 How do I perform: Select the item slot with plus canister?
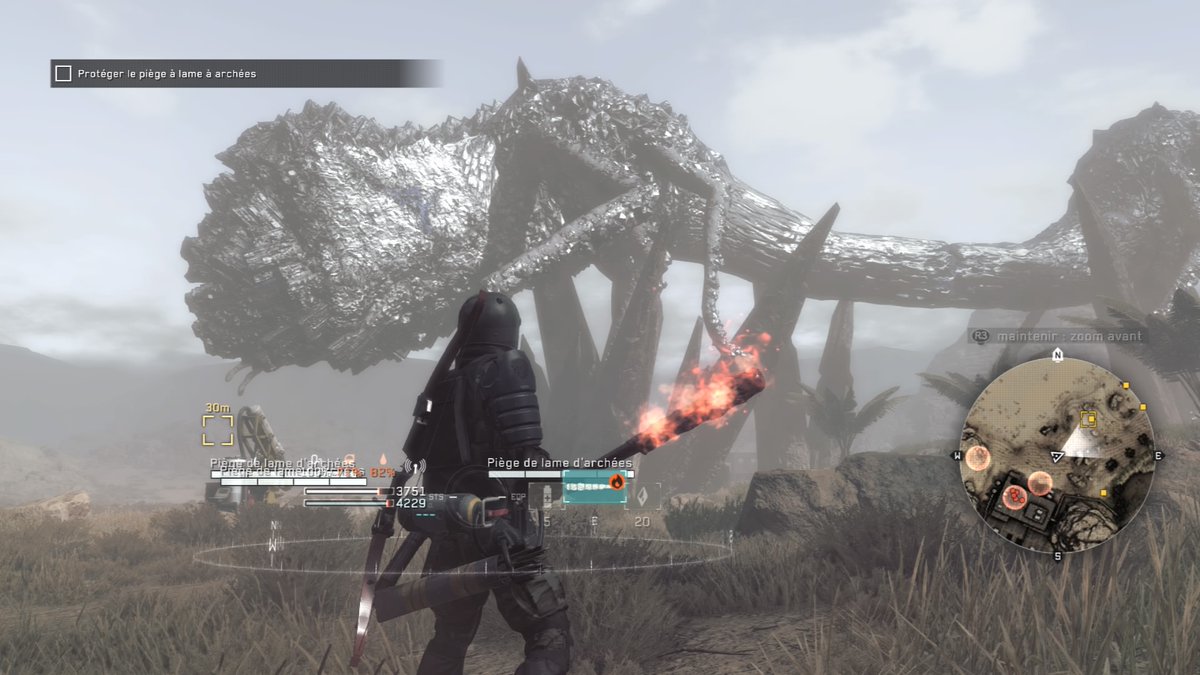click(546, 494)
